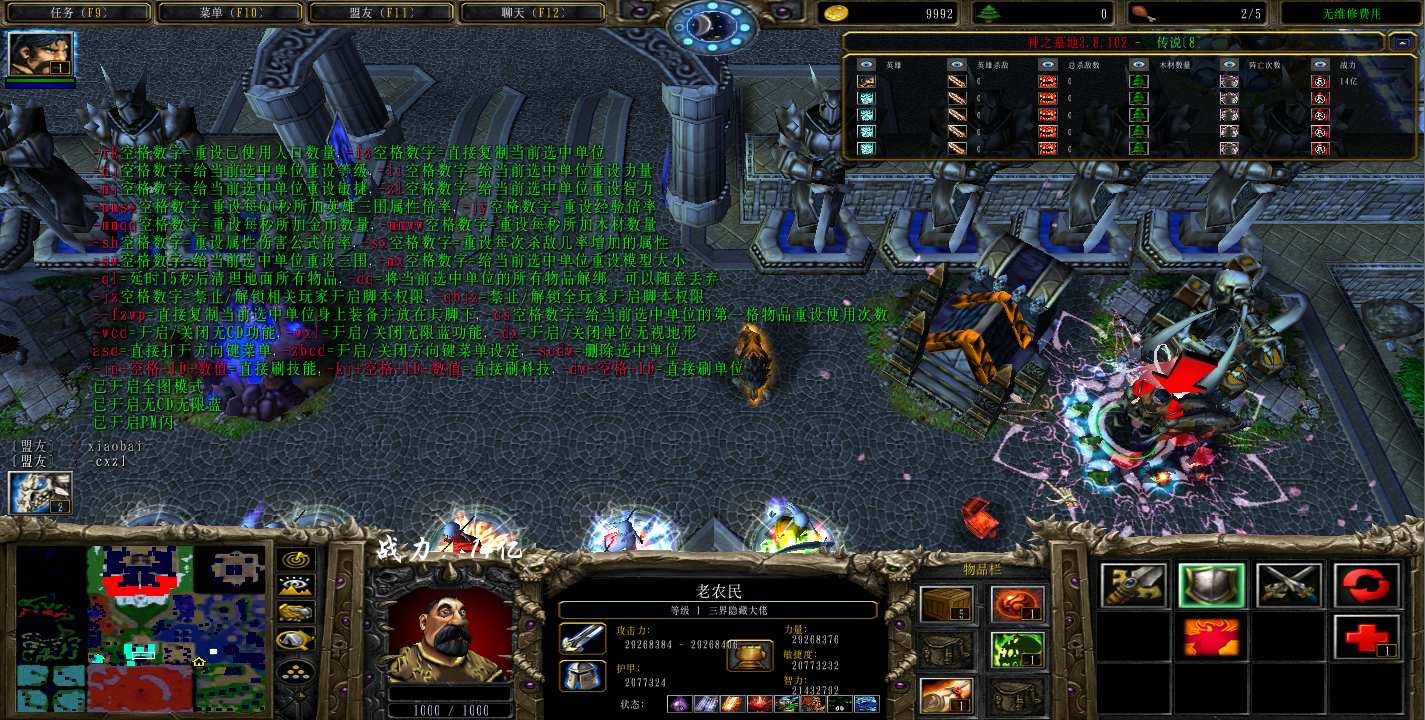Click the red circular arrows command icon

click(x=1366, y=586)
